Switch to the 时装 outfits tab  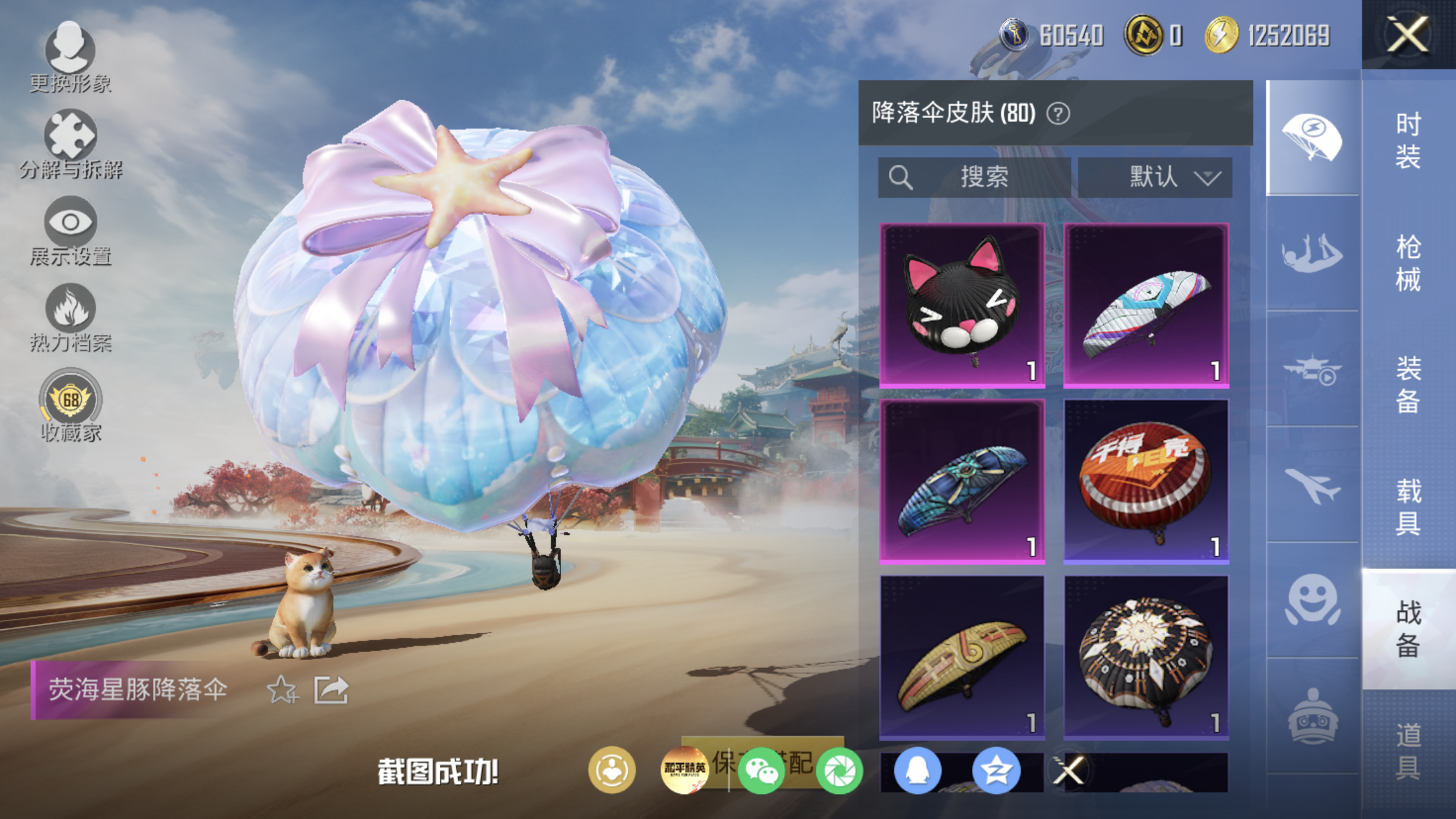coord(1408,140)
